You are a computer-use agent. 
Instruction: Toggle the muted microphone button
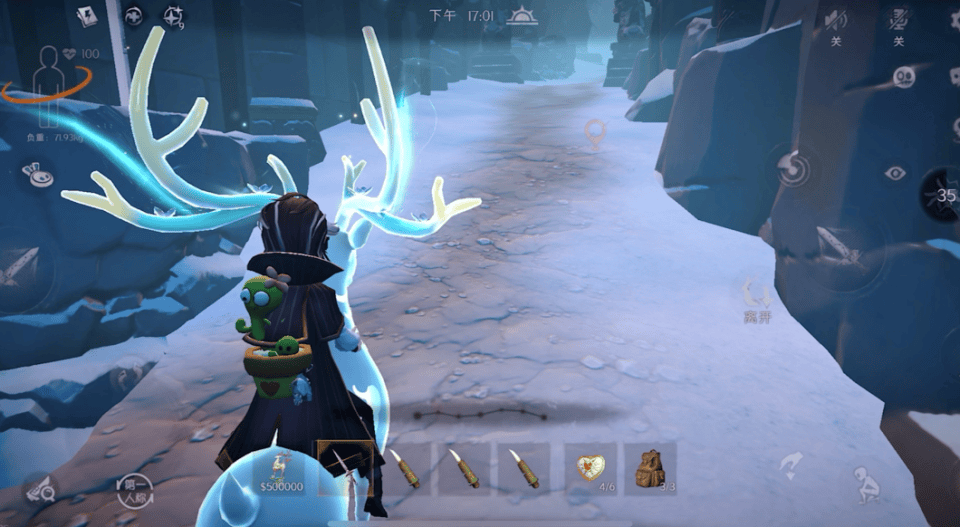(899, 18)
